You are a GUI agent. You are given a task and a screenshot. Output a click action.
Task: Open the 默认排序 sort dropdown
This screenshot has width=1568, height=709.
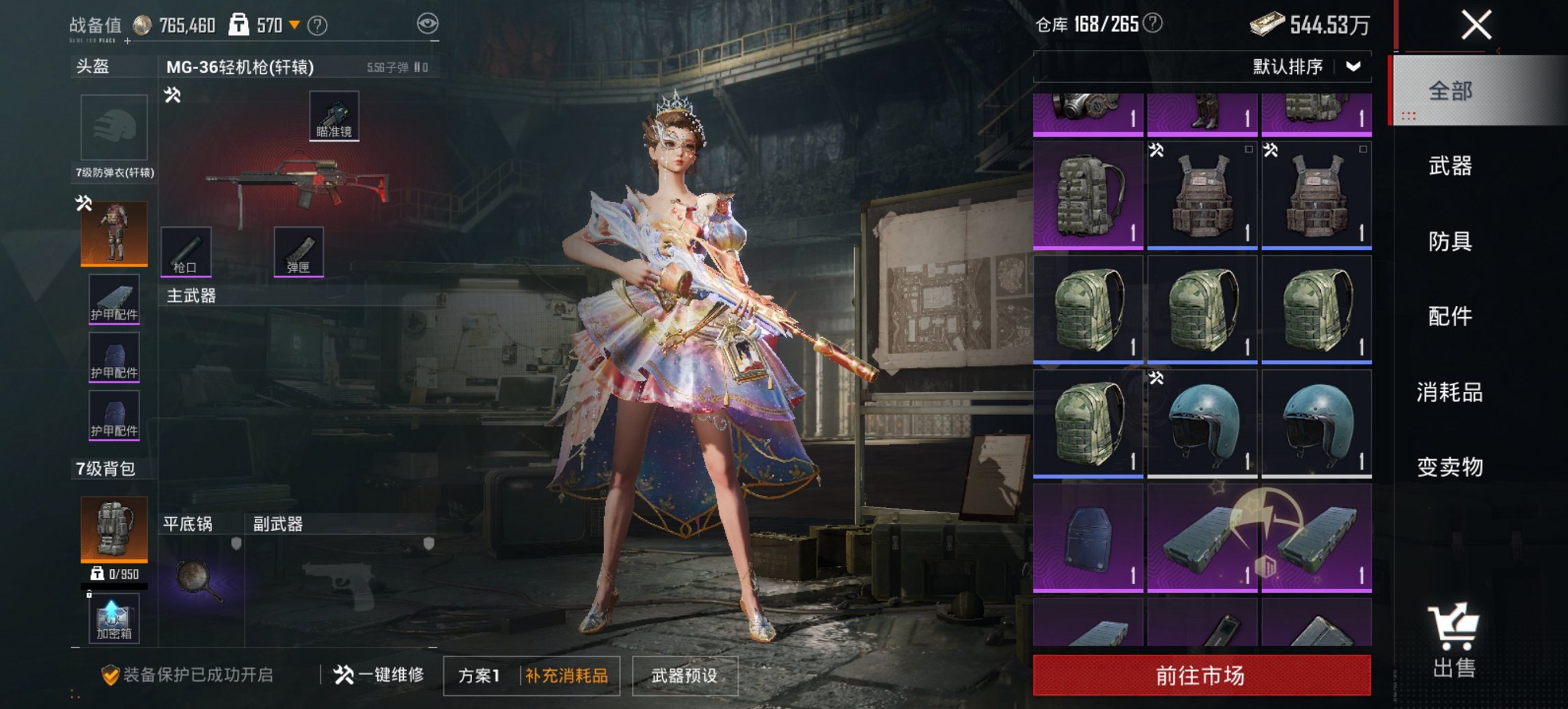pos(1306,66)
